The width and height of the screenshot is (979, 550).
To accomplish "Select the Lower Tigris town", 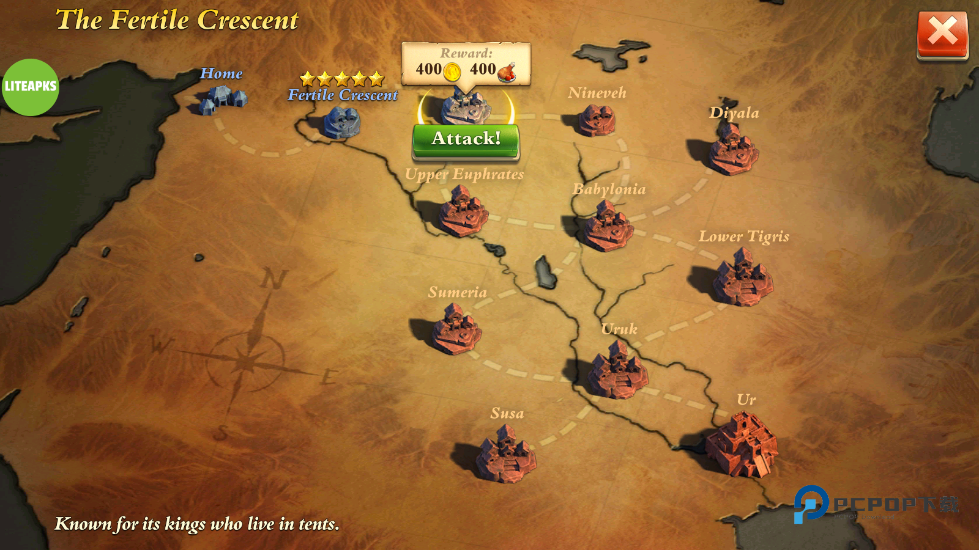I will tap(742, 277).
